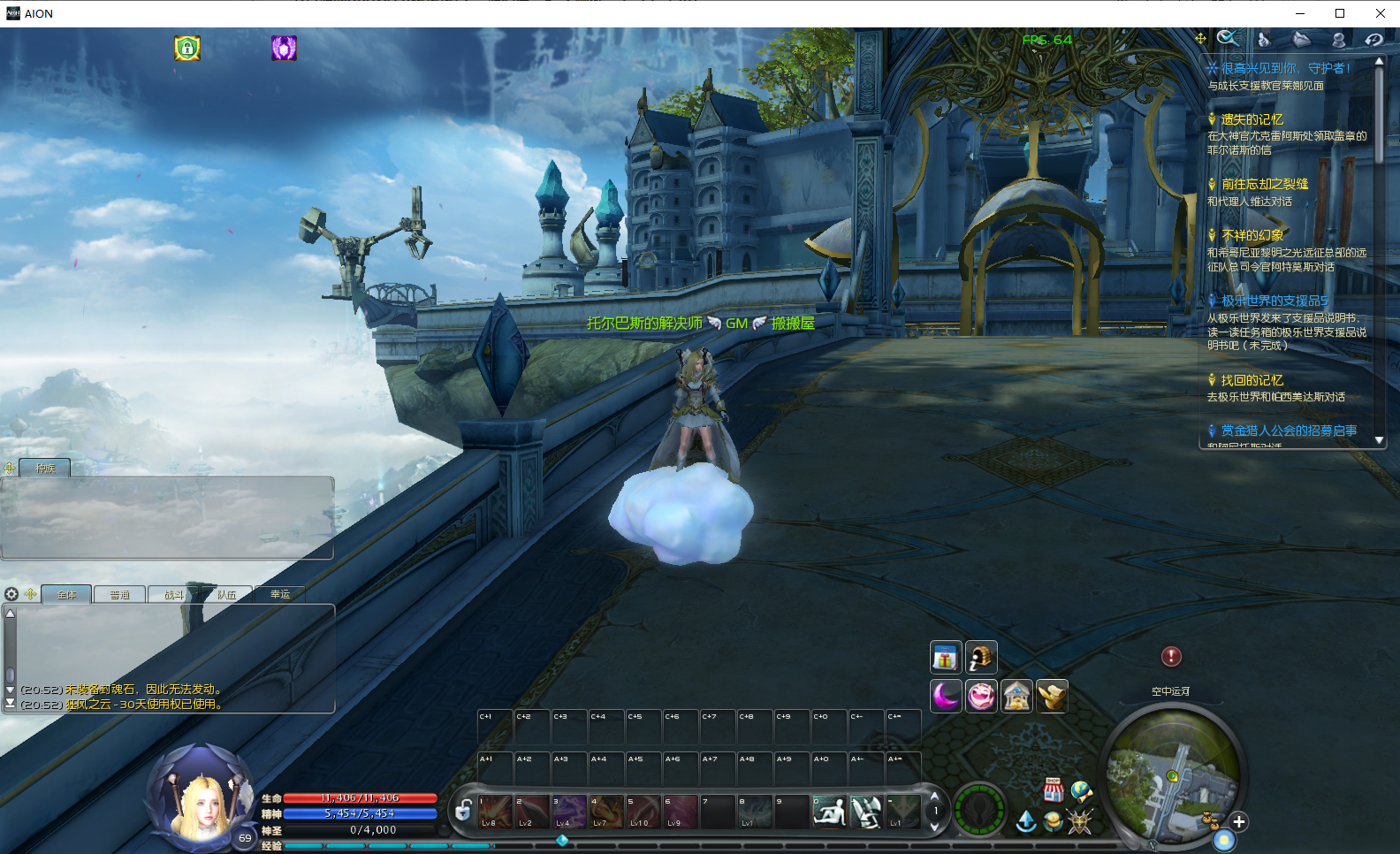
Task: Click the minimap plus button
Action: [1239, 822]
